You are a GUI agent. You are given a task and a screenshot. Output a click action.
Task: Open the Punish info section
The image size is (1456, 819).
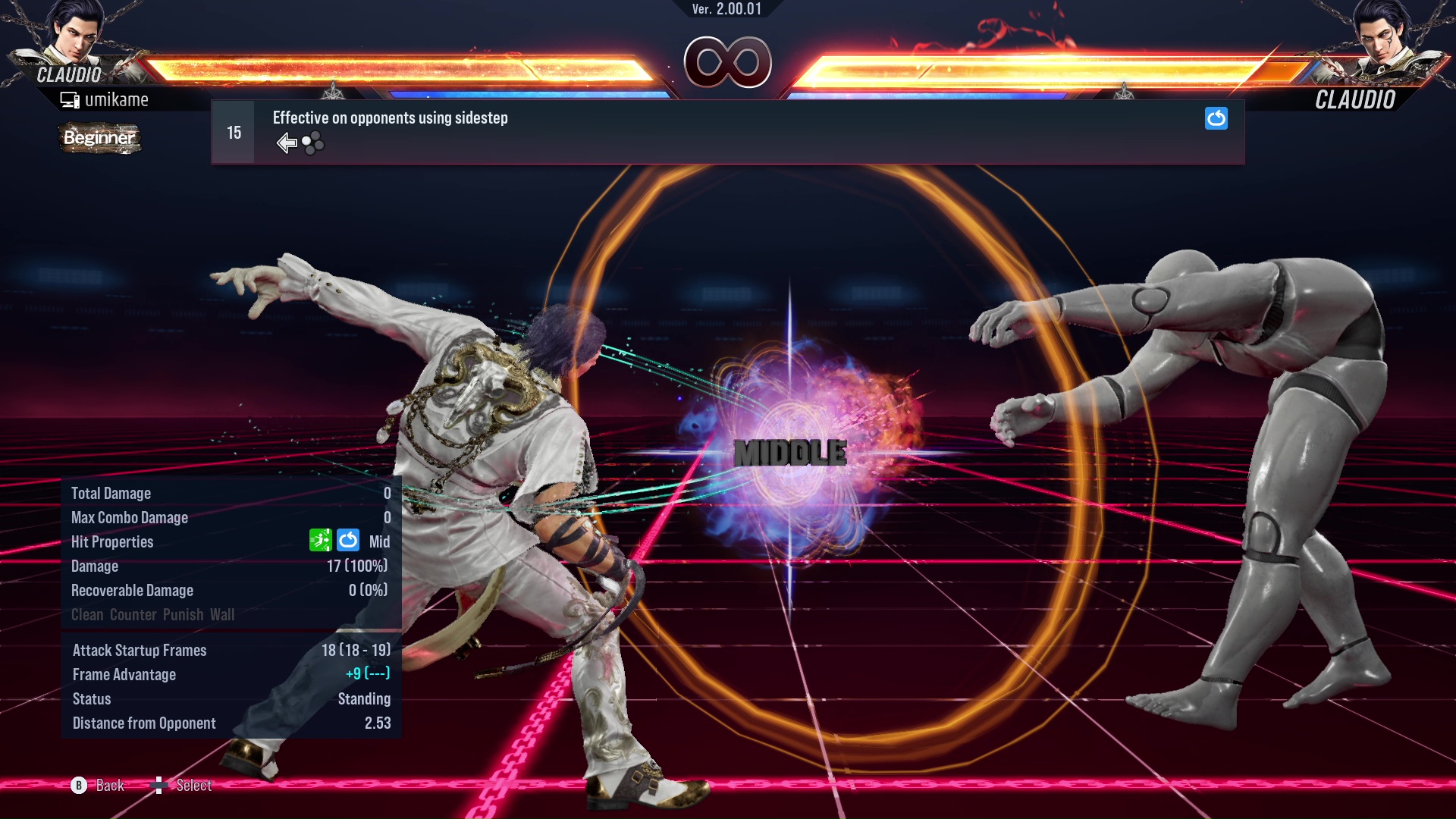pos(181,614)
